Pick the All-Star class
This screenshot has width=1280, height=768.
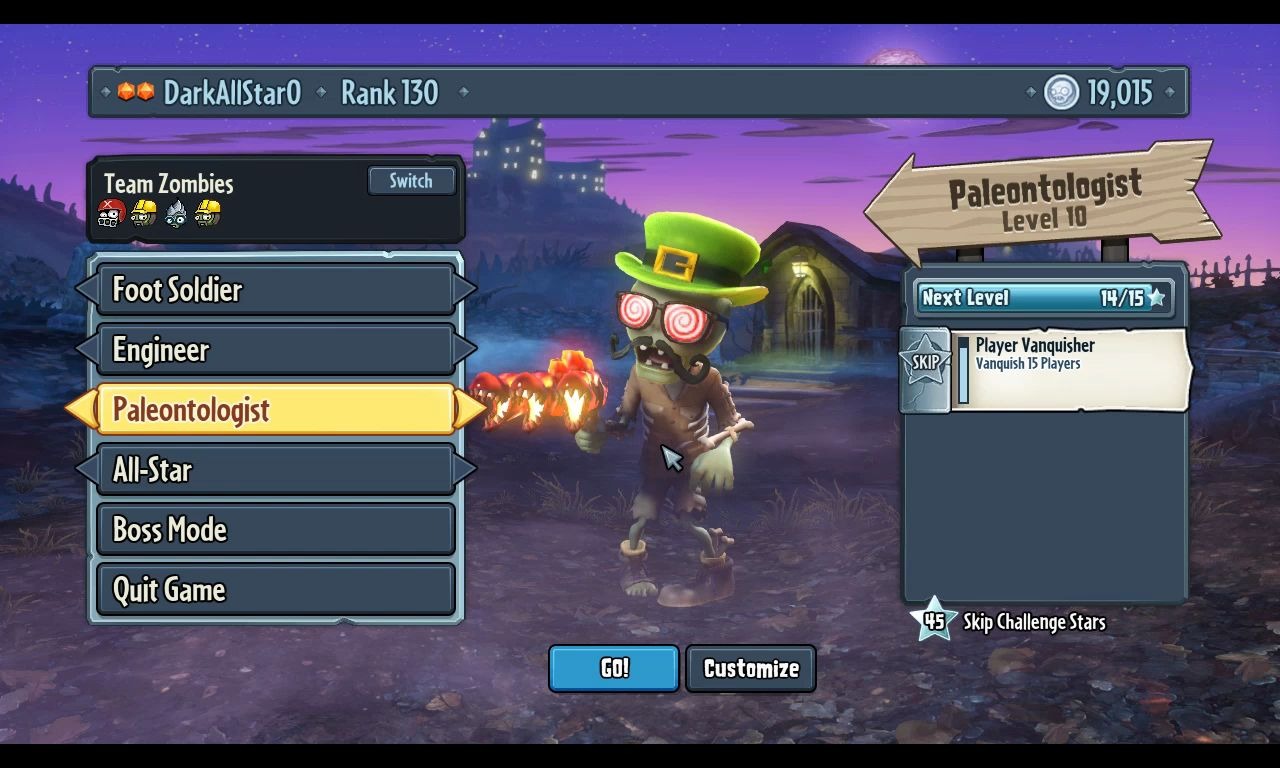(275, 470)
